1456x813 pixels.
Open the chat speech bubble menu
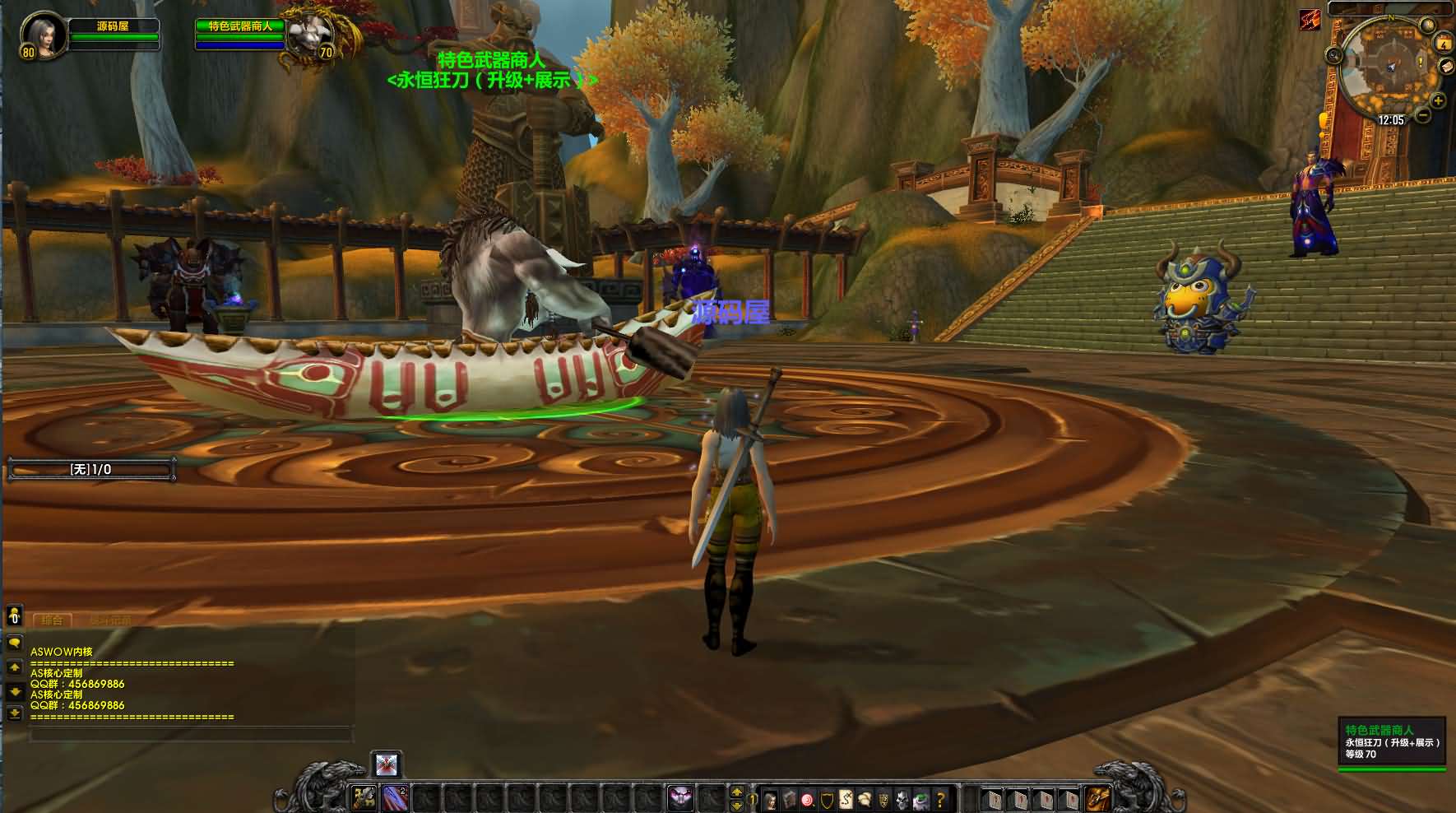coord(14,643)
